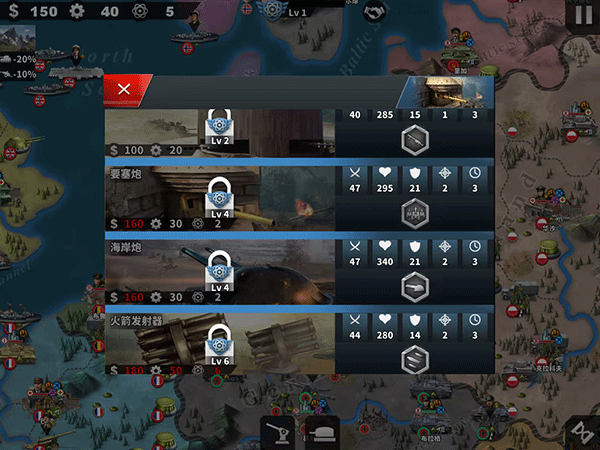Switch to the bunker fortification category
This screenshot has height=450, width=600.
coord(323,431)
